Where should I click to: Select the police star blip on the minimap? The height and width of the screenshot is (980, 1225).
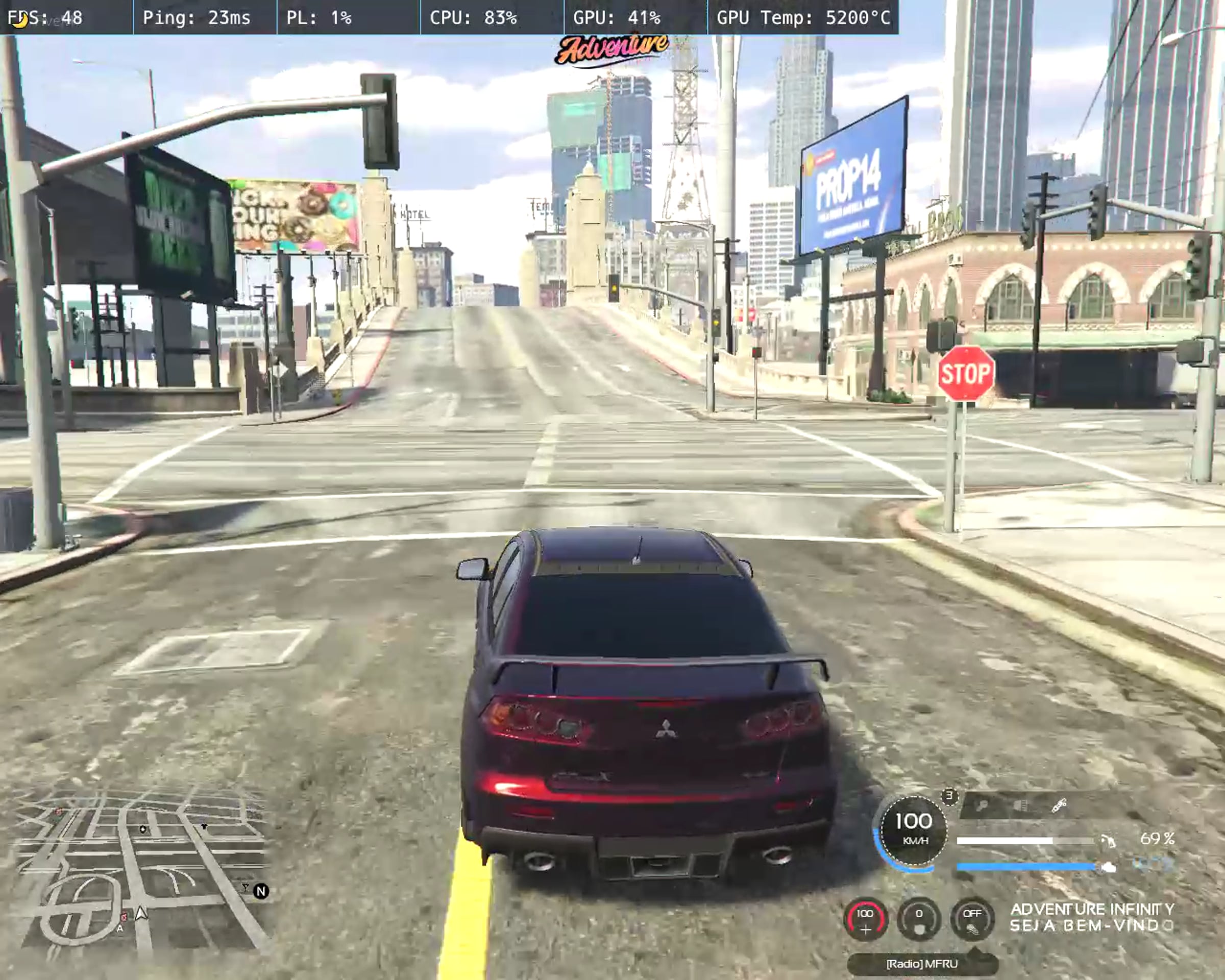(x=142, y=829)
